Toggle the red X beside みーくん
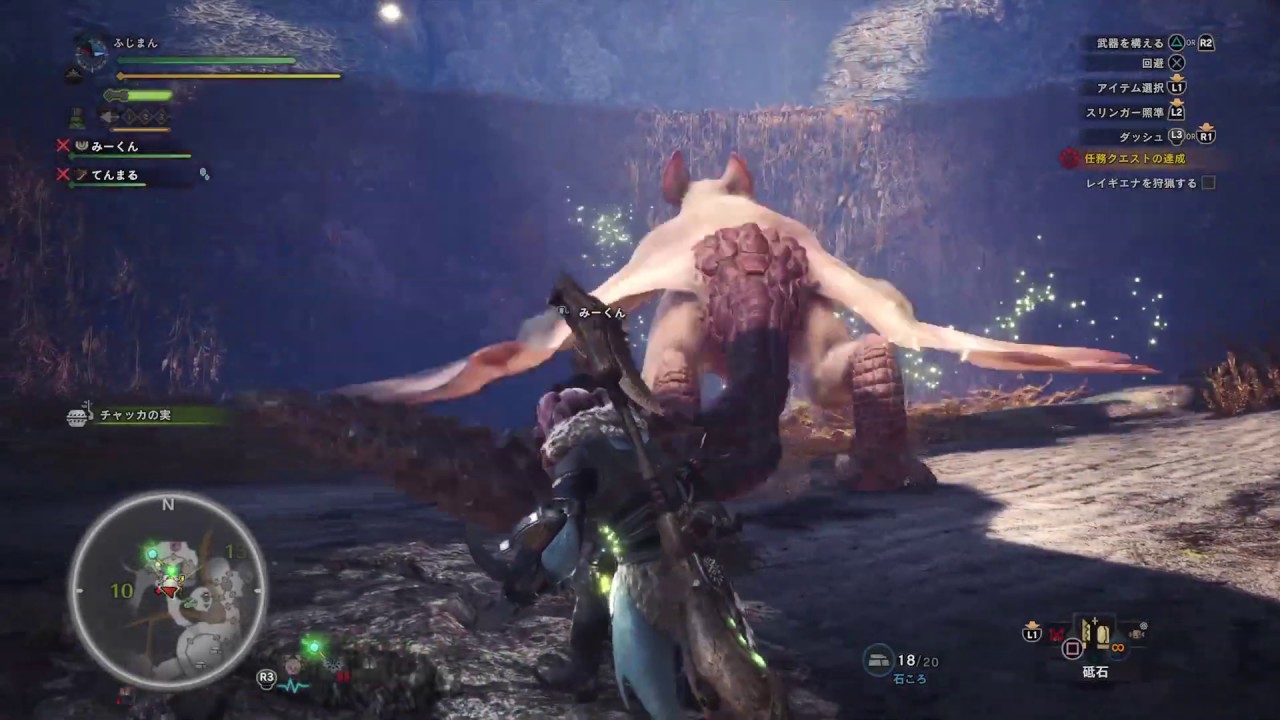The image size is (1280, 720). click(64, 144)
